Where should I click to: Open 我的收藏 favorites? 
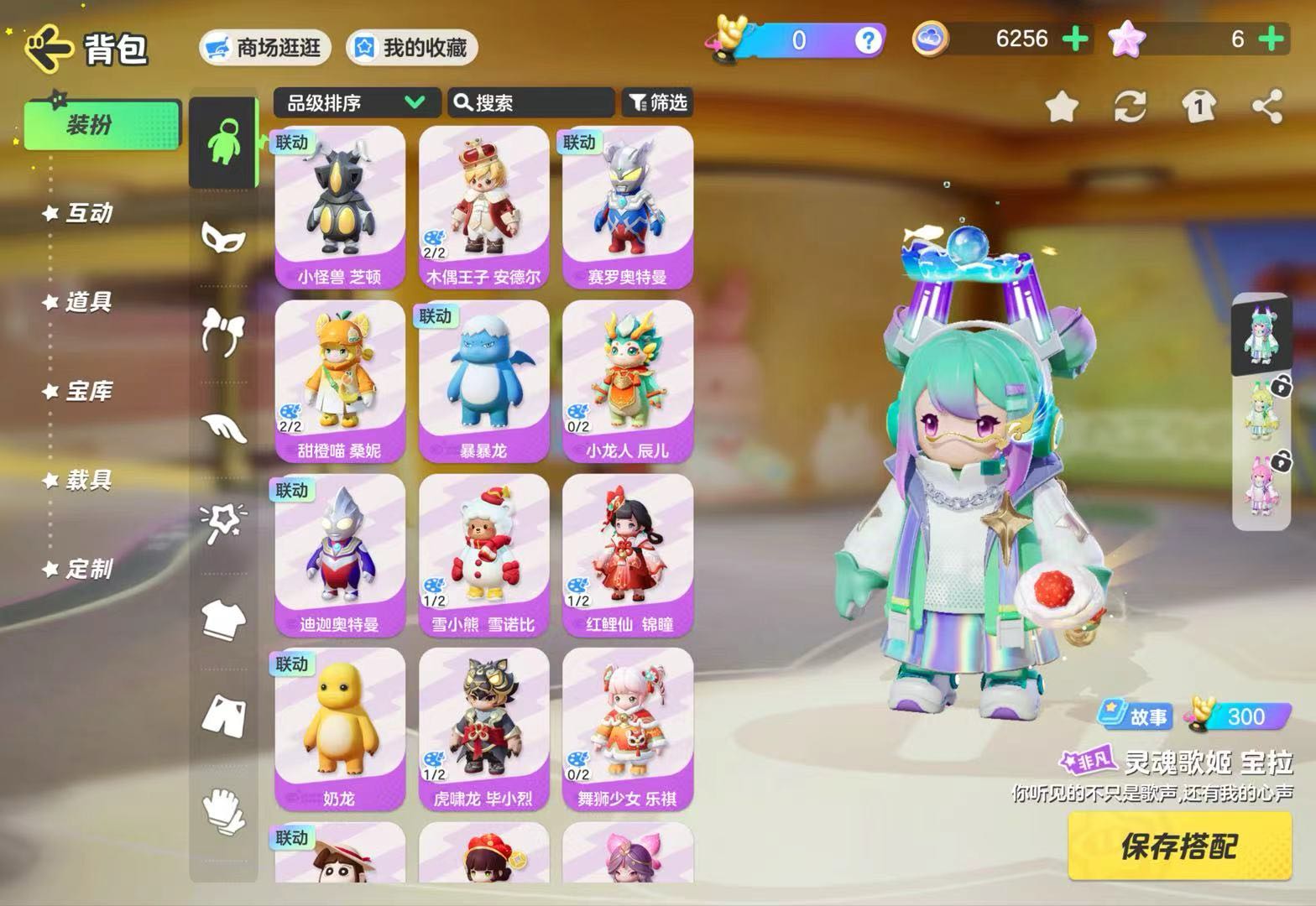coord(412,48)
